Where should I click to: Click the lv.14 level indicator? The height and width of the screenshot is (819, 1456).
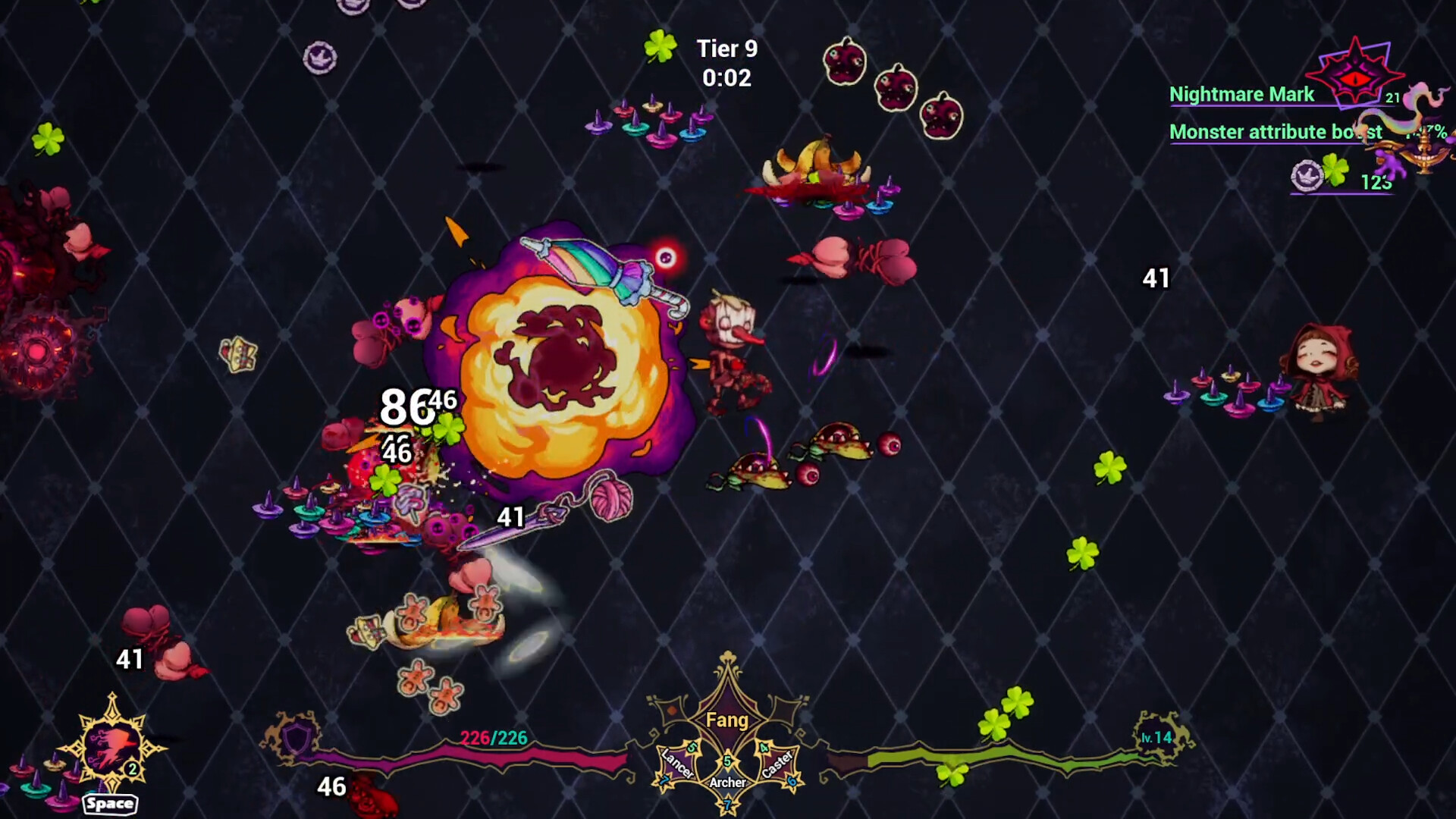click(1156, 736)
